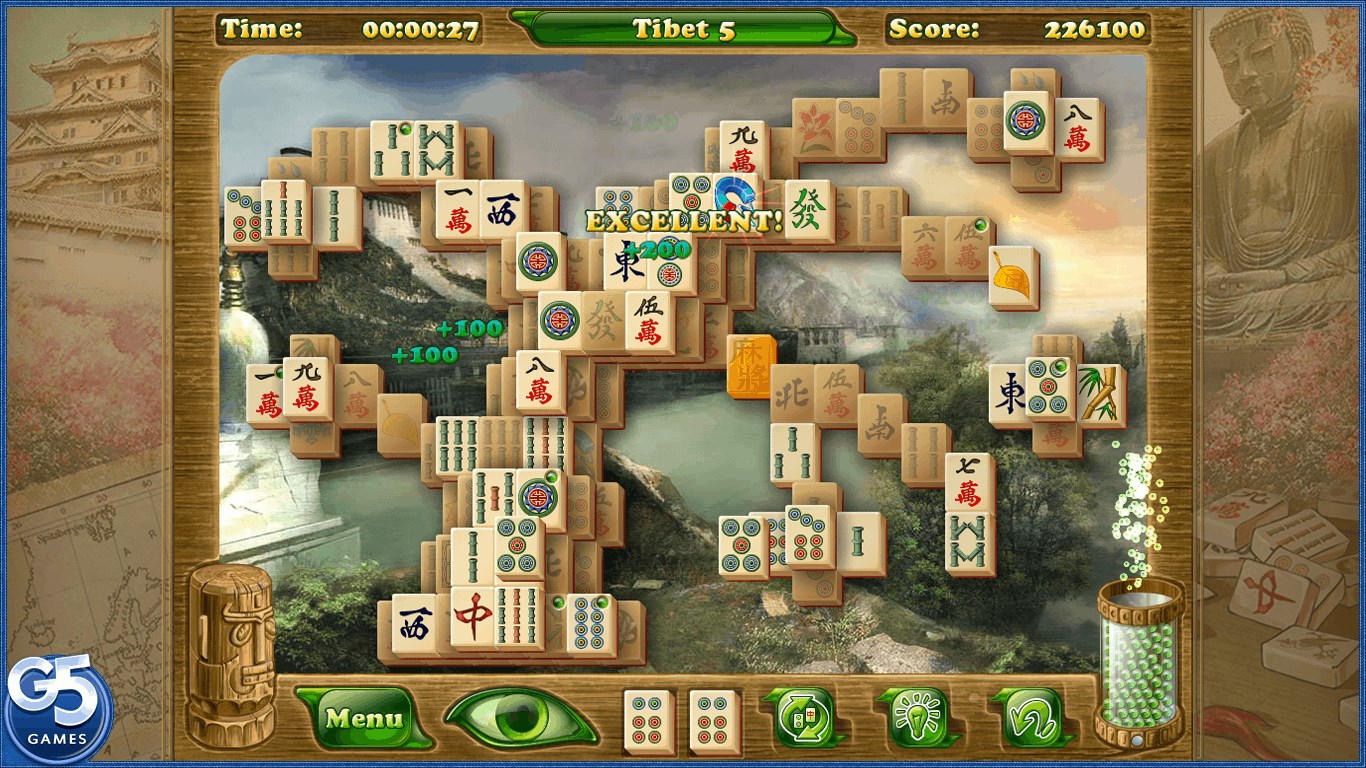Choose the seven character 七萬 tile

click(968, 482)
